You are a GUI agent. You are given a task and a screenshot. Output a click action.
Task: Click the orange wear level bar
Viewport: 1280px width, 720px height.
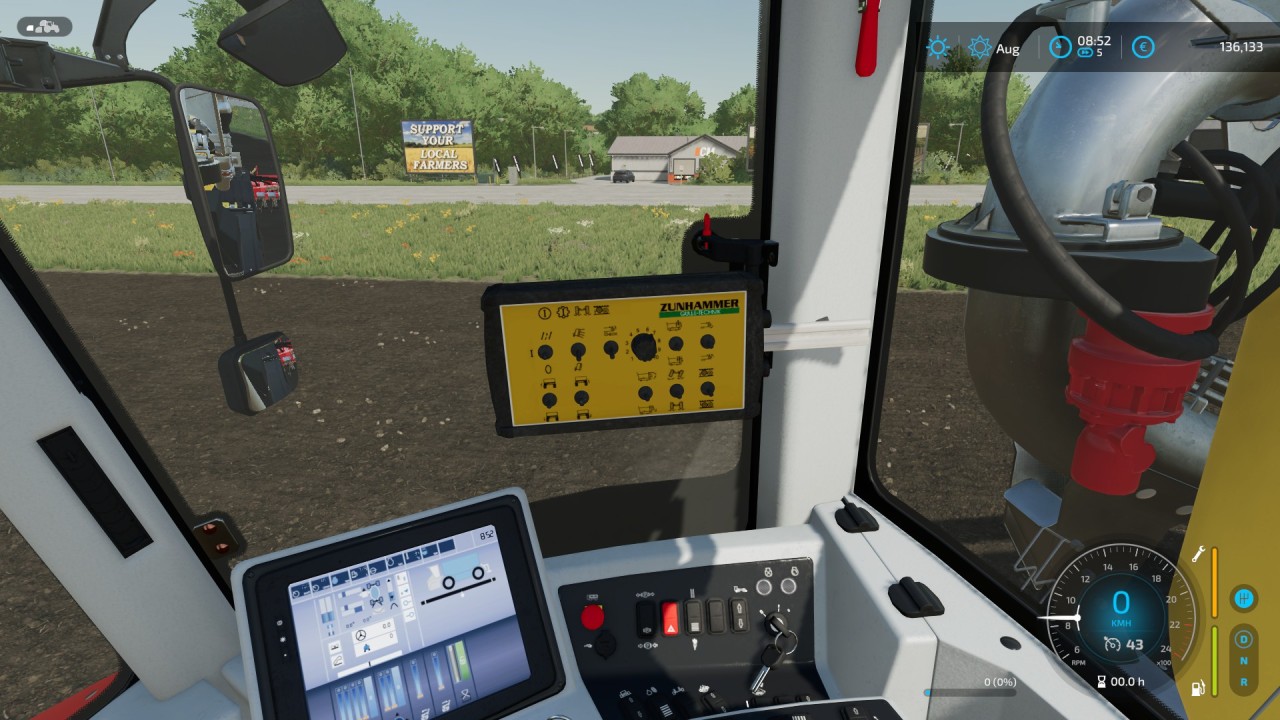pyautogui.click(x=1214, y=582)
